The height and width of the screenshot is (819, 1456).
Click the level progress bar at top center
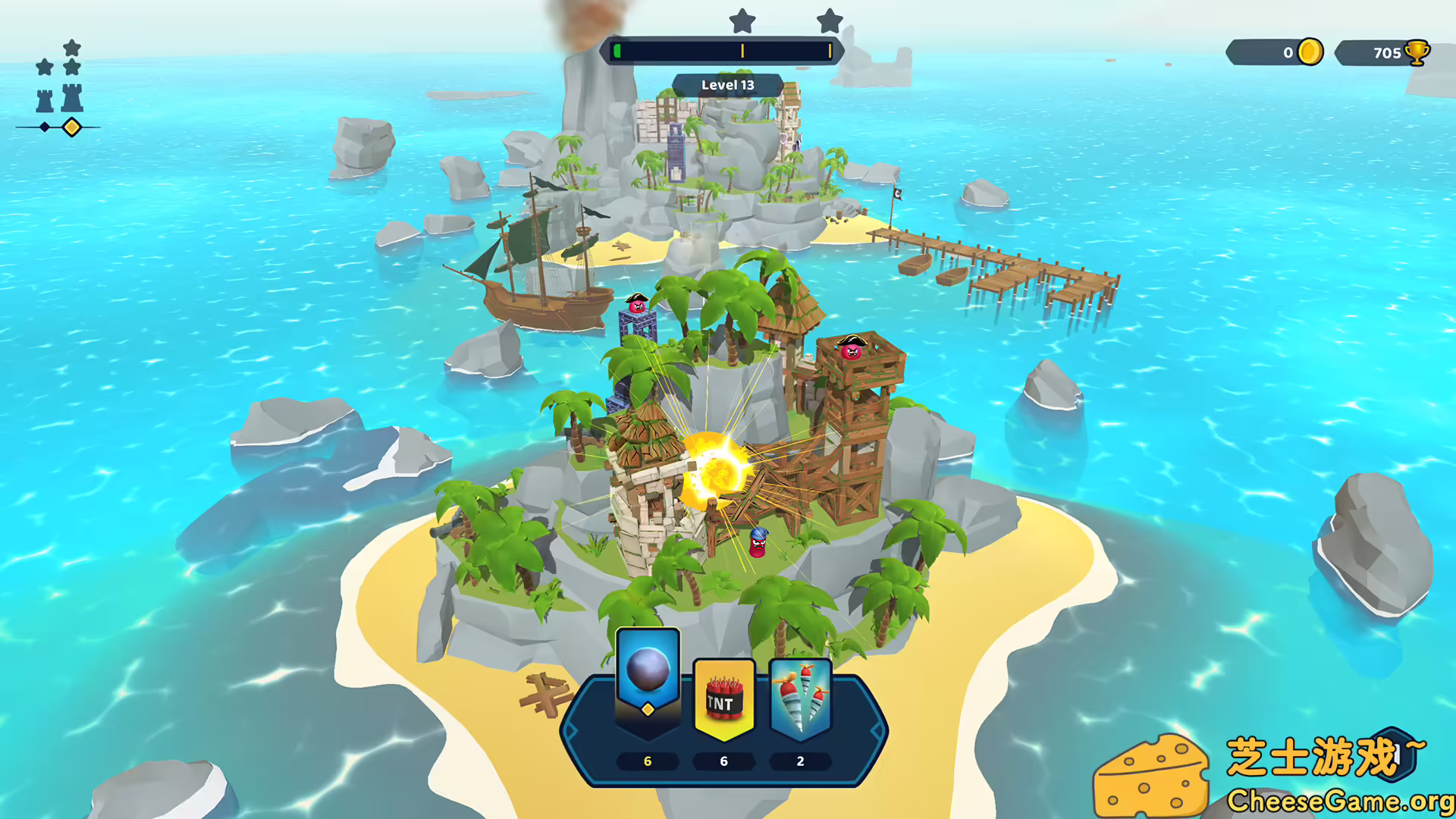723,51
